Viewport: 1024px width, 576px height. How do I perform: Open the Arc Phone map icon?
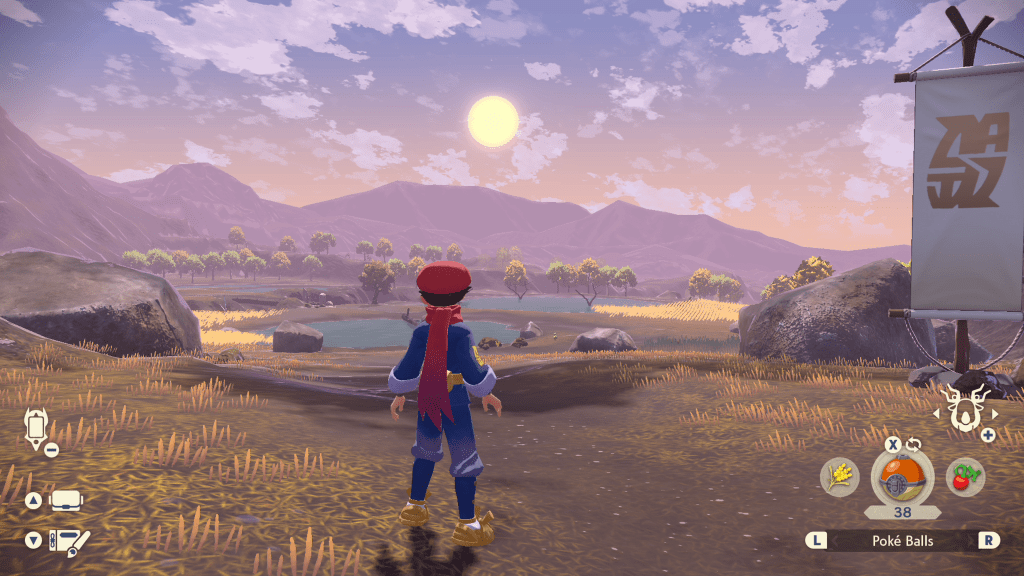click(x=36, y=427)
